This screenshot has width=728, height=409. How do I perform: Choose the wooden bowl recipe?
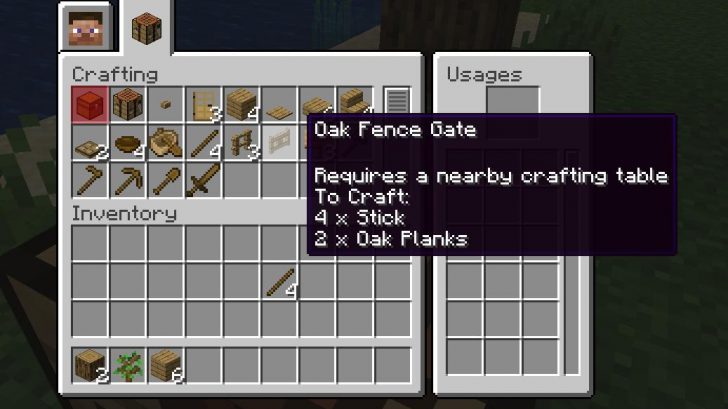(128, 143)
